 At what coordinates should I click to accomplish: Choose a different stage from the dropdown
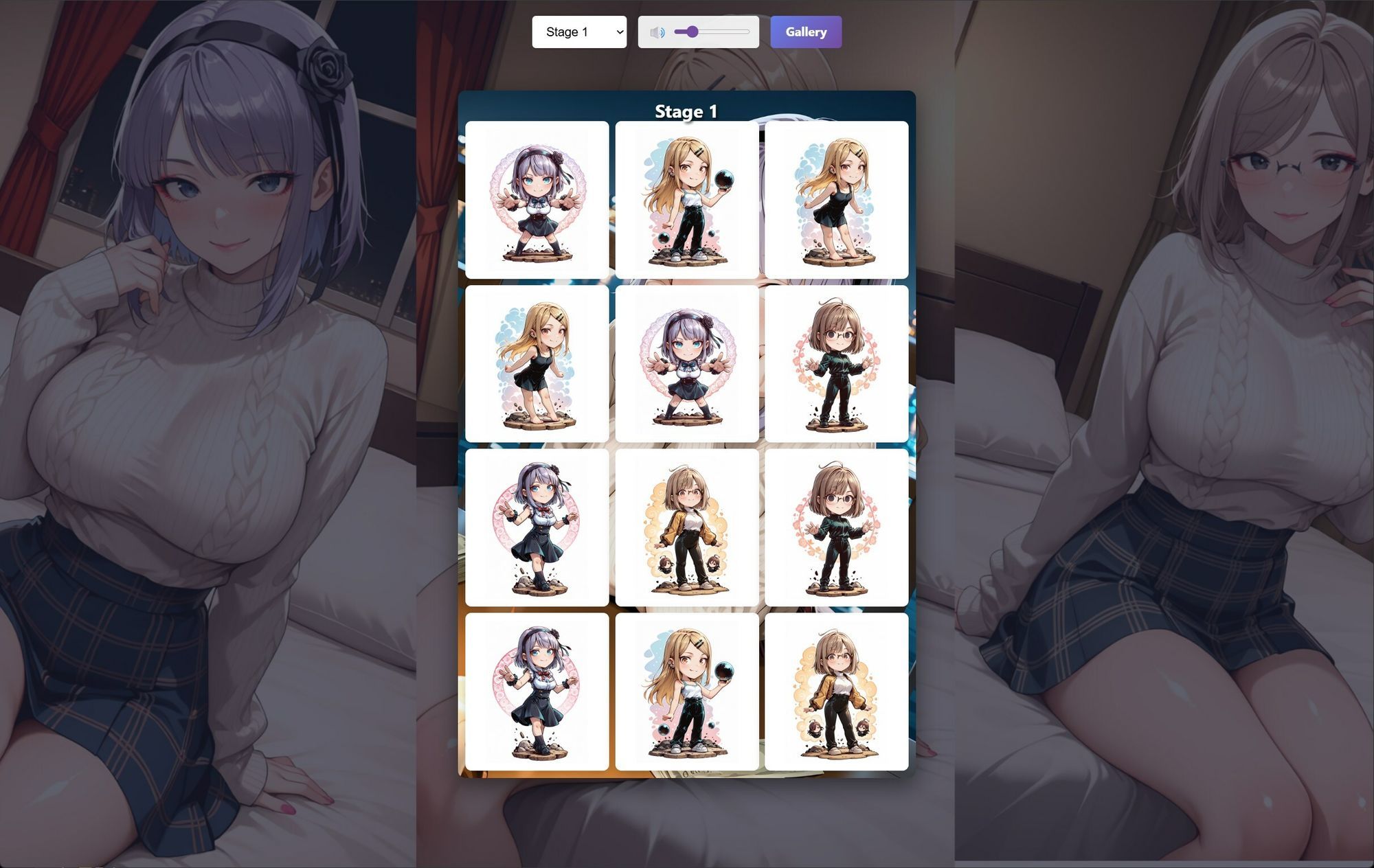click(579, 32)
